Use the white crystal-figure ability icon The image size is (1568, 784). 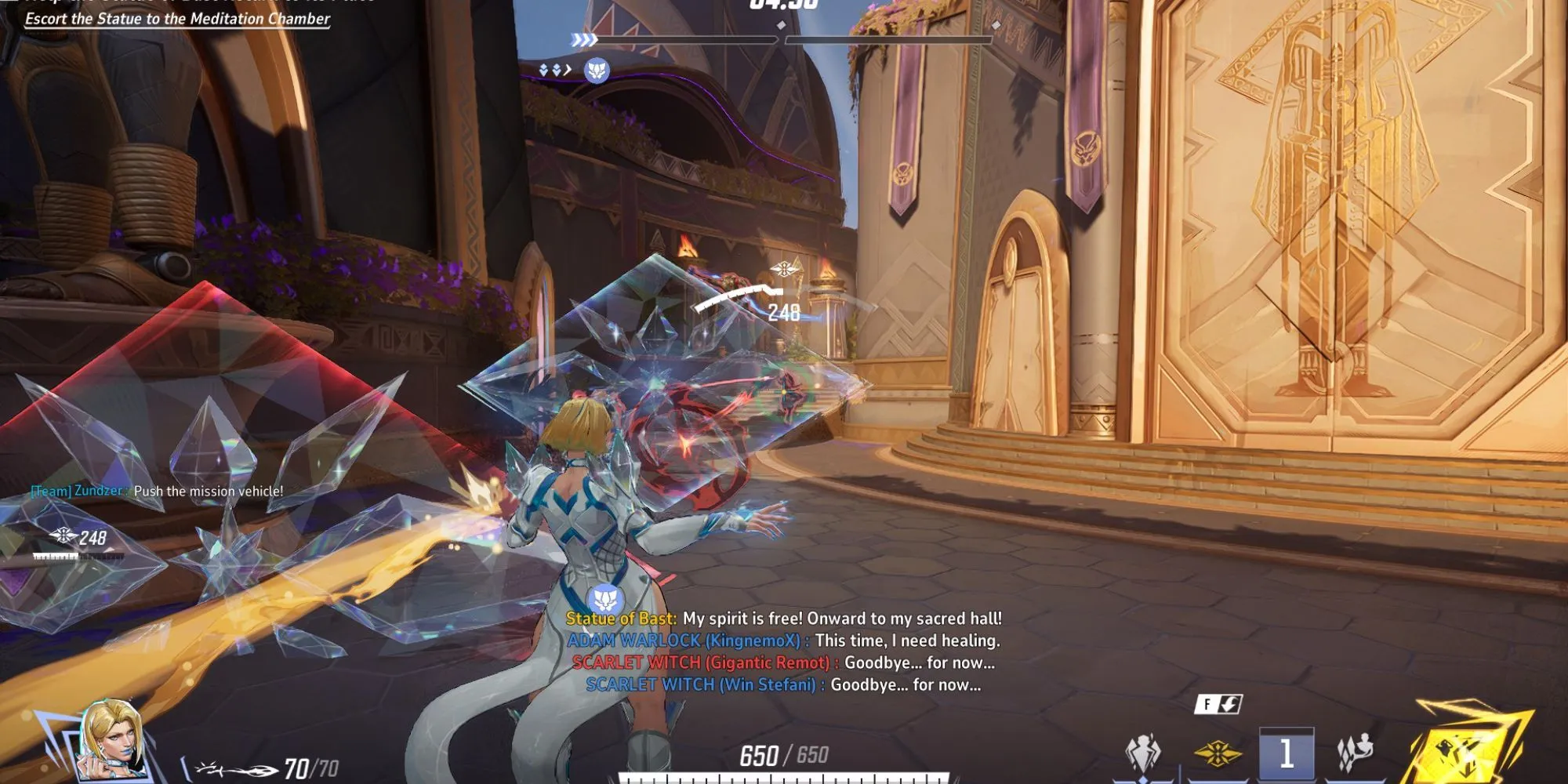[1143, 753]
